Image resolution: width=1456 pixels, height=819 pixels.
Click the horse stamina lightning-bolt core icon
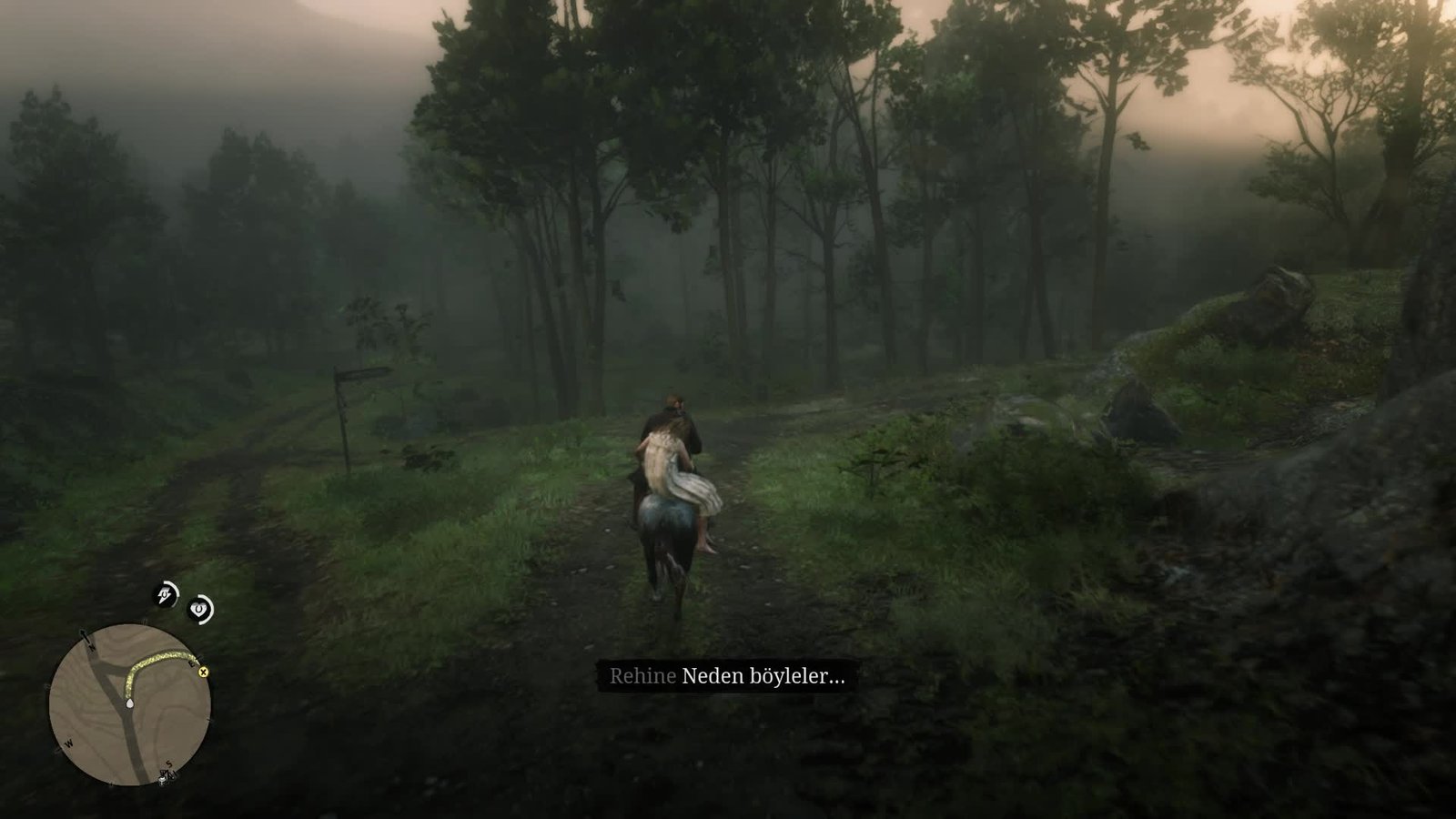click(x=165, y=596)
